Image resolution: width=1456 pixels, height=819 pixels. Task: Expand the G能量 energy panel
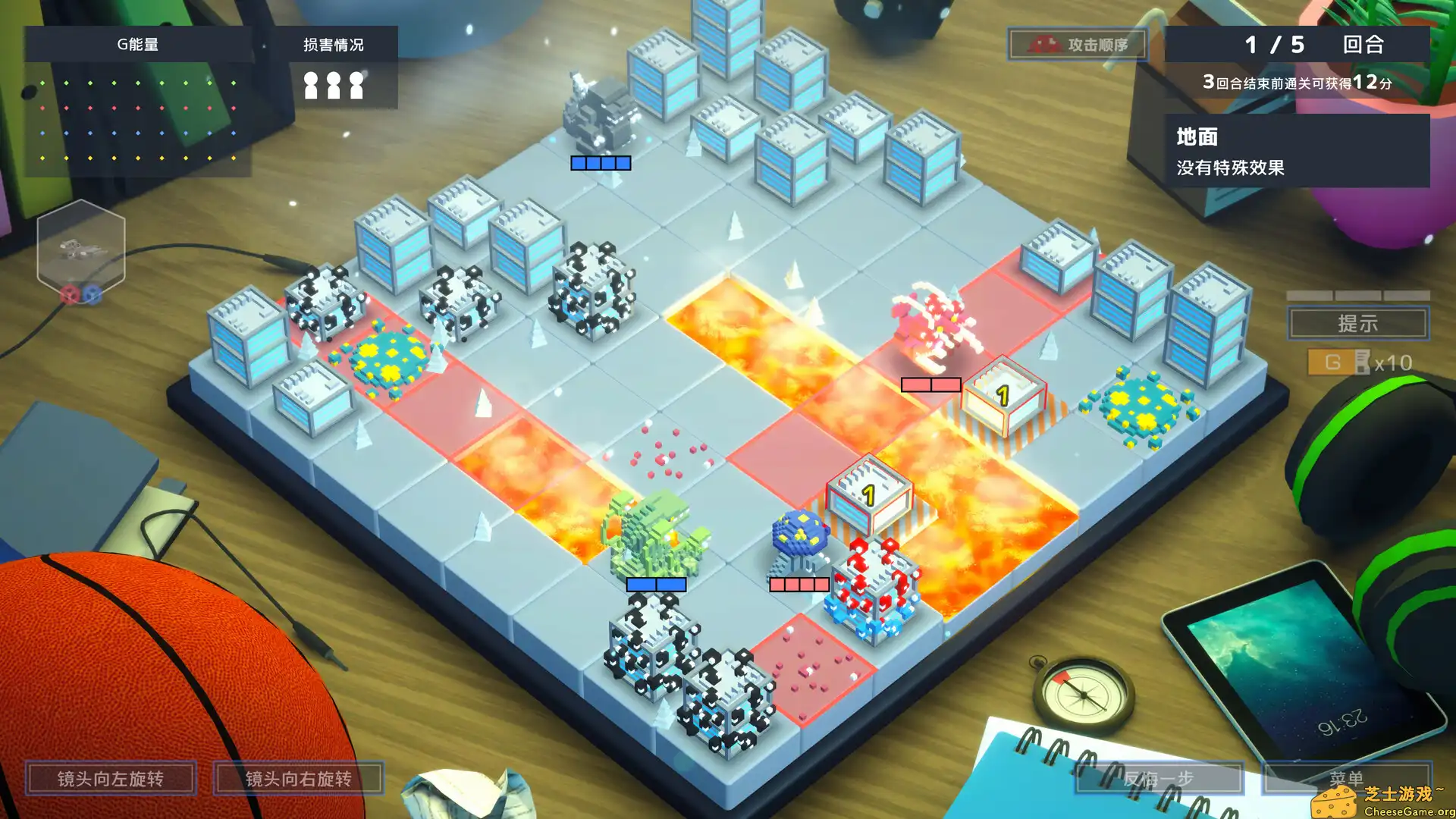pos(136,44)
